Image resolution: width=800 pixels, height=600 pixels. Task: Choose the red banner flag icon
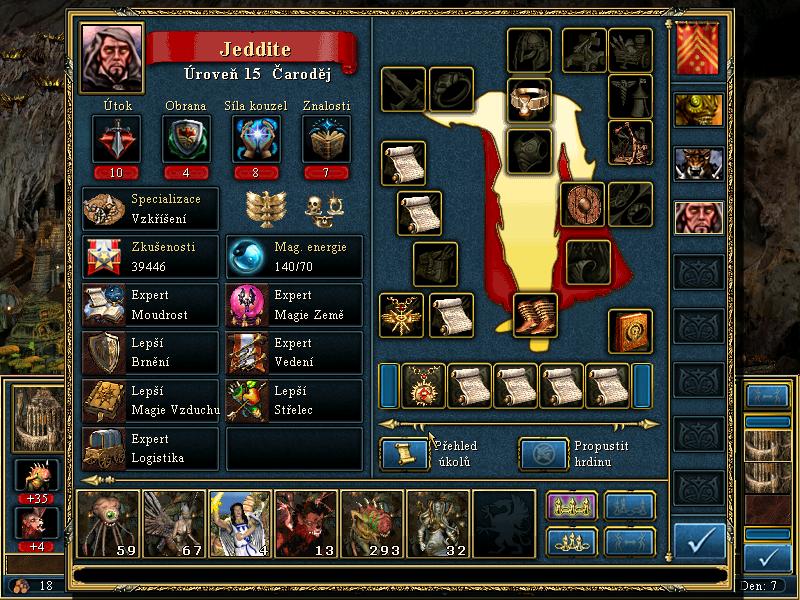[698, 50]
